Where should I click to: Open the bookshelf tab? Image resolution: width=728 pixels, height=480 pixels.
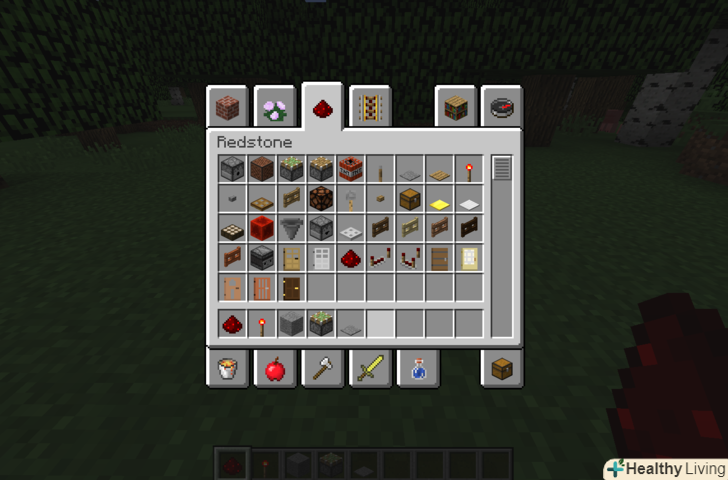coord(455,106)
